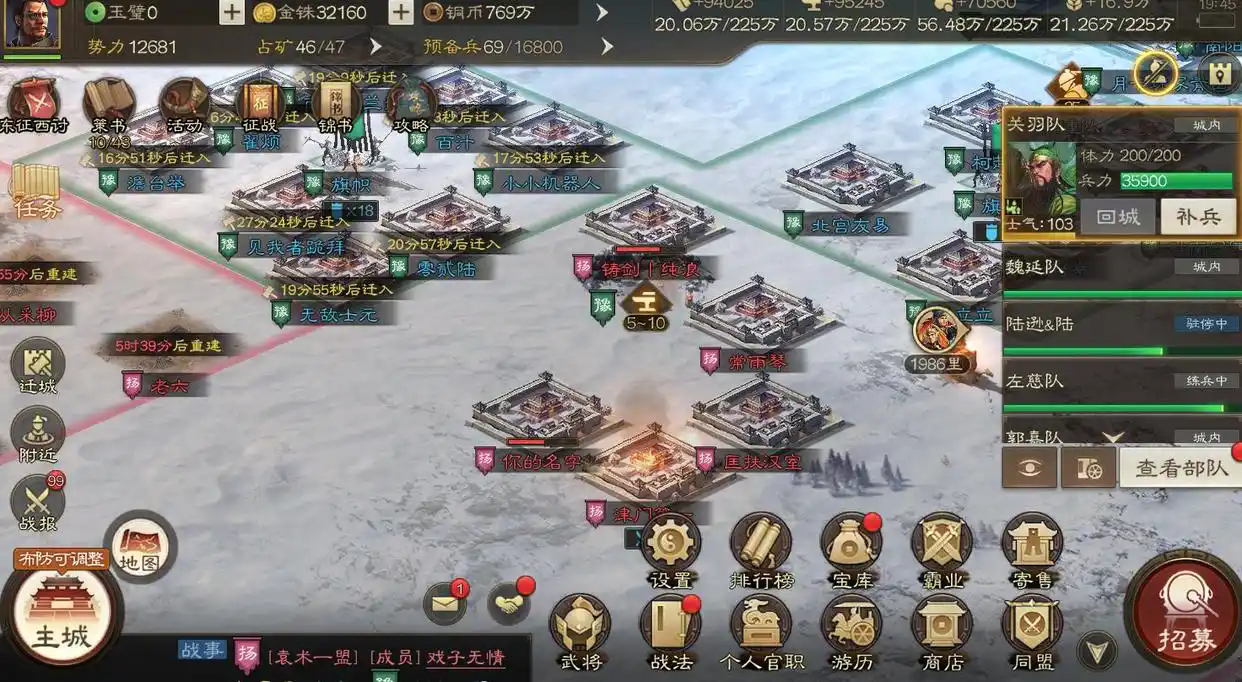Open the 排行榜 leaderboard
The image size is (1242, 682).
(x=760, y=546)
